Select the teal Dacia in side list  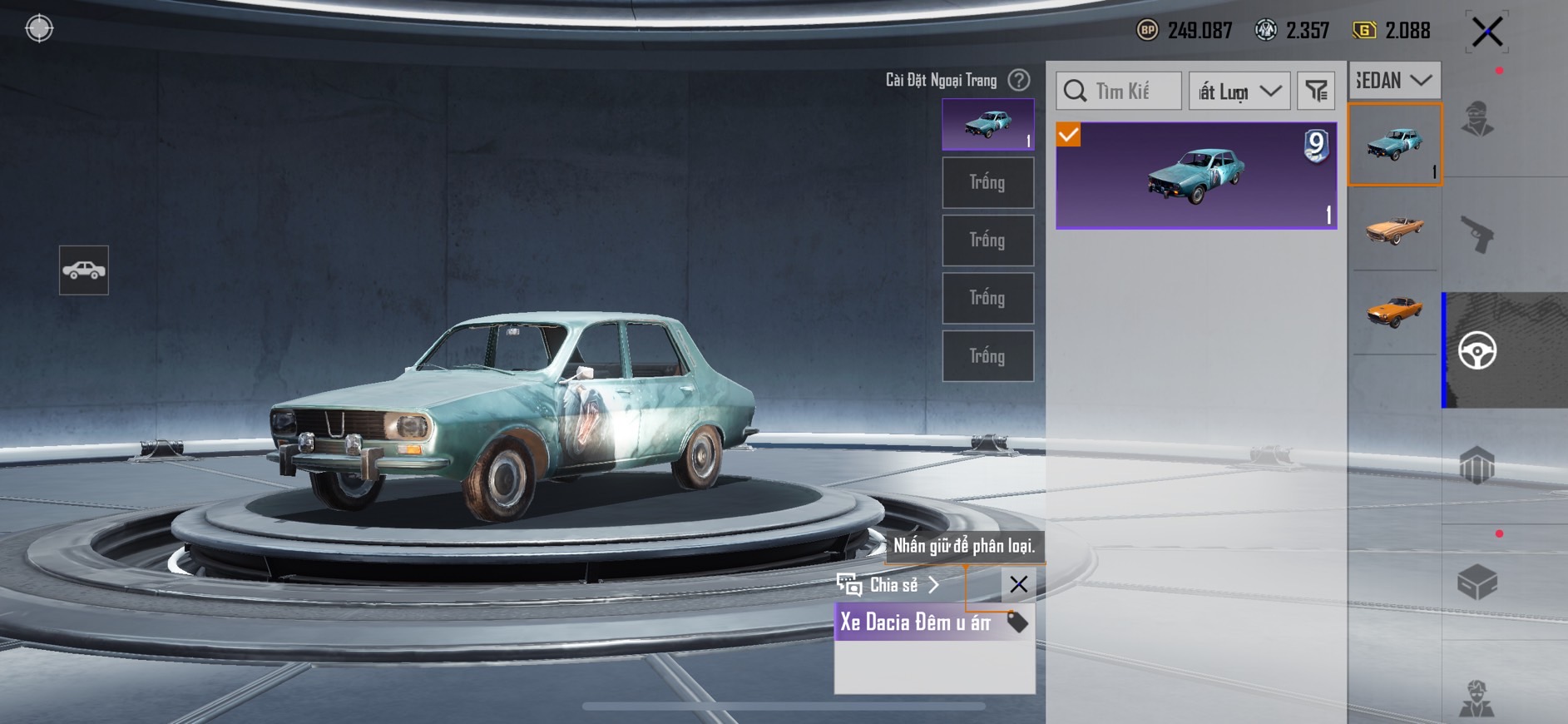tap(1394, 144)
